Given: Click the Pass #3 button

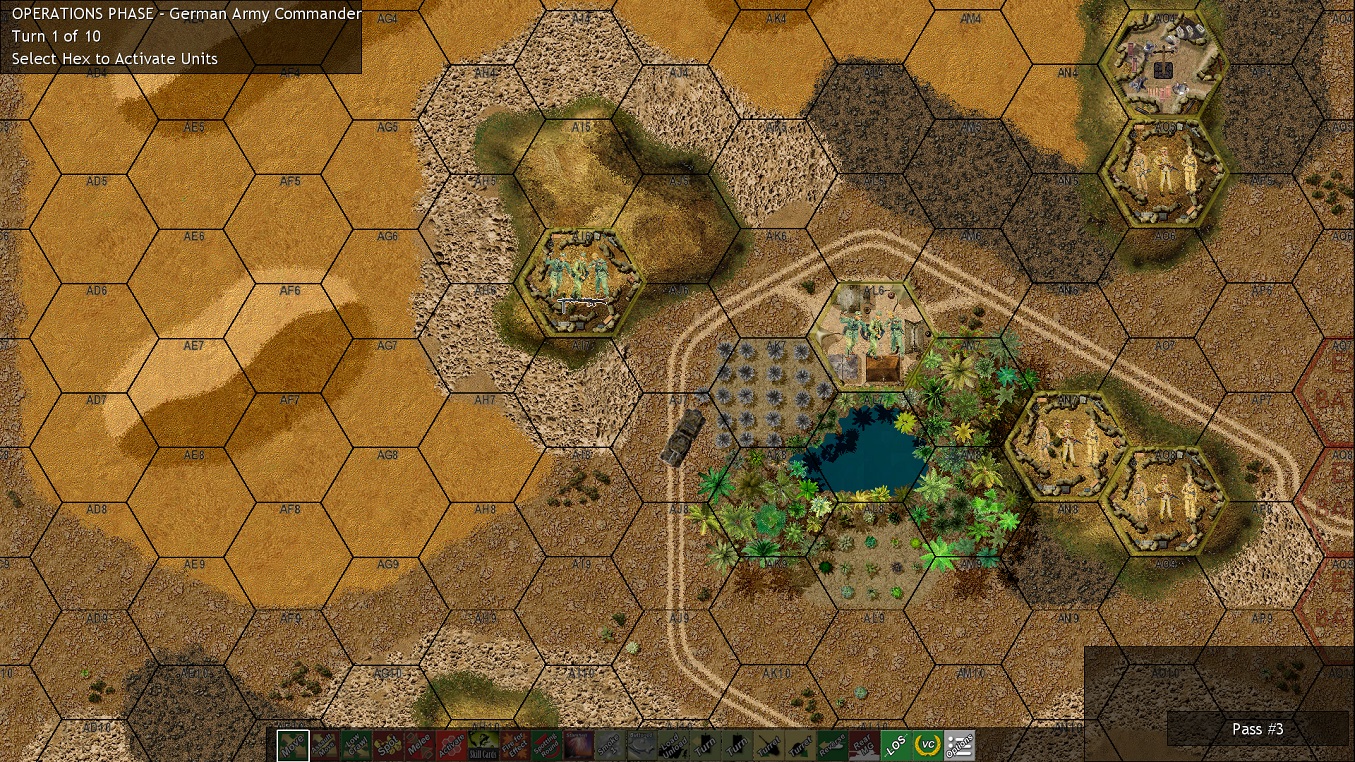Looking at the screenshot, I should tap(1256, 729).
